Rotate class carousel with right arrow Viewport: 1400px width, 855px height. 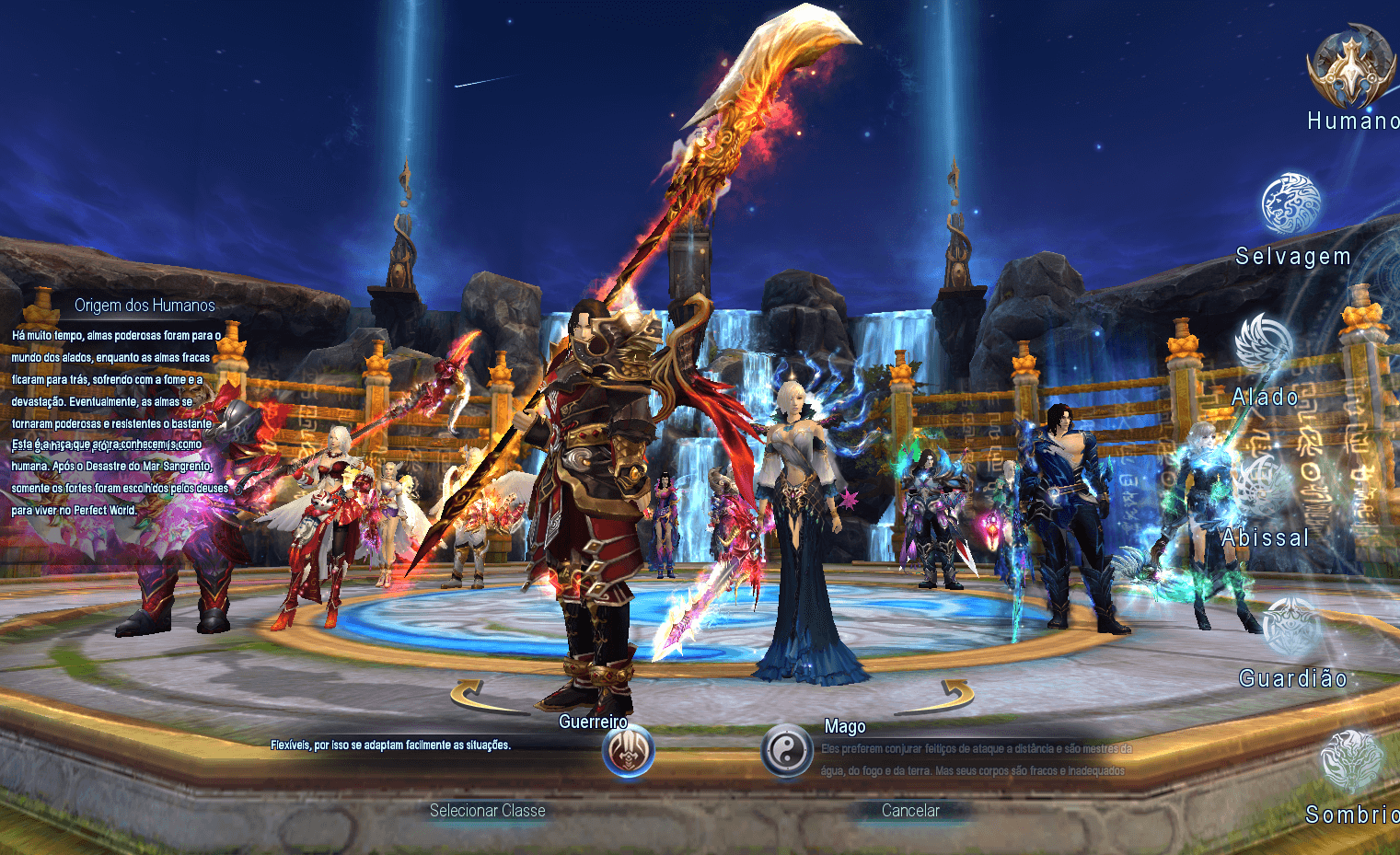point(948,697)
